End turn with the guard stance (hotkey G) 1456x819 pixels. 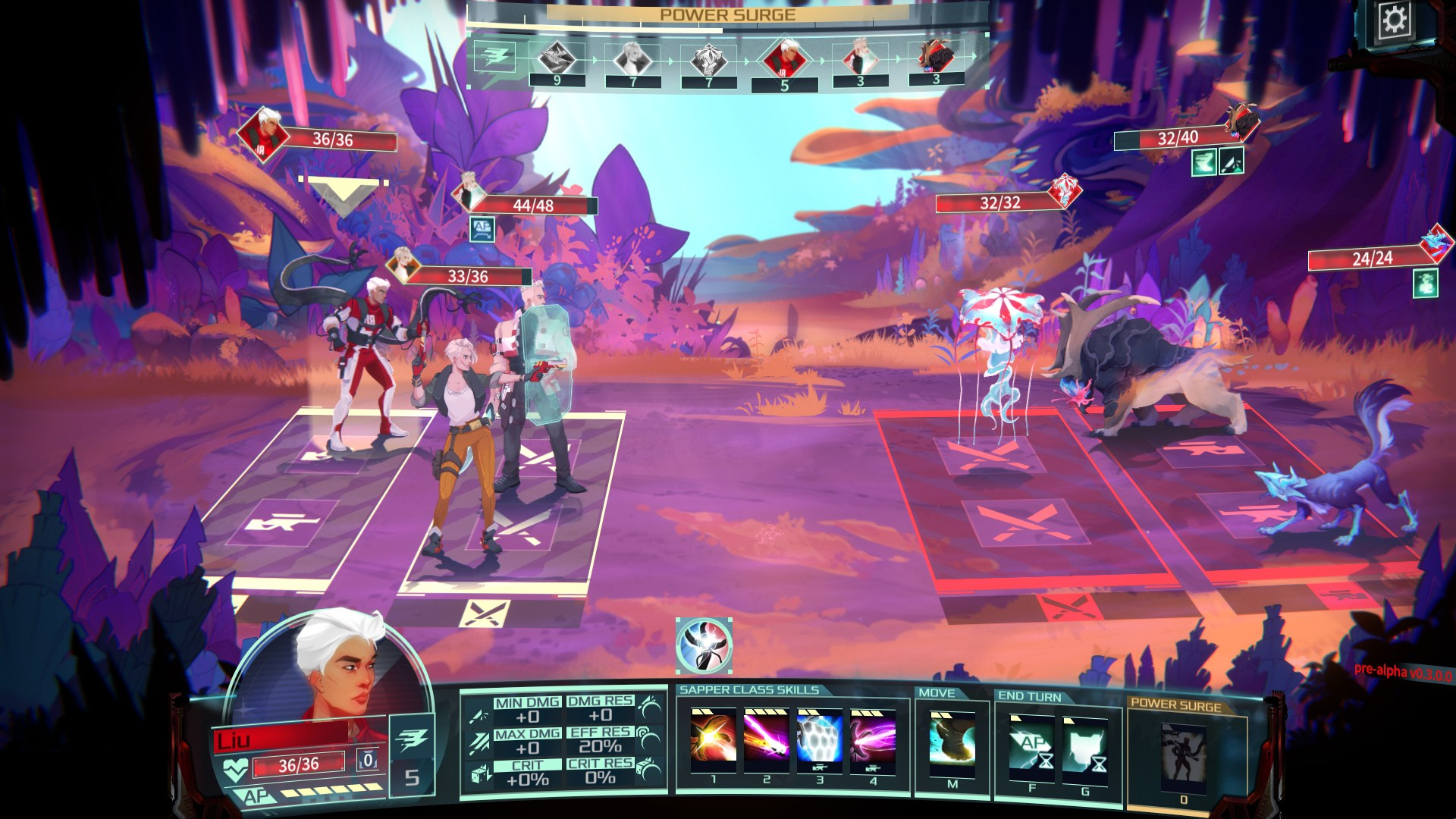(1085, 747)
